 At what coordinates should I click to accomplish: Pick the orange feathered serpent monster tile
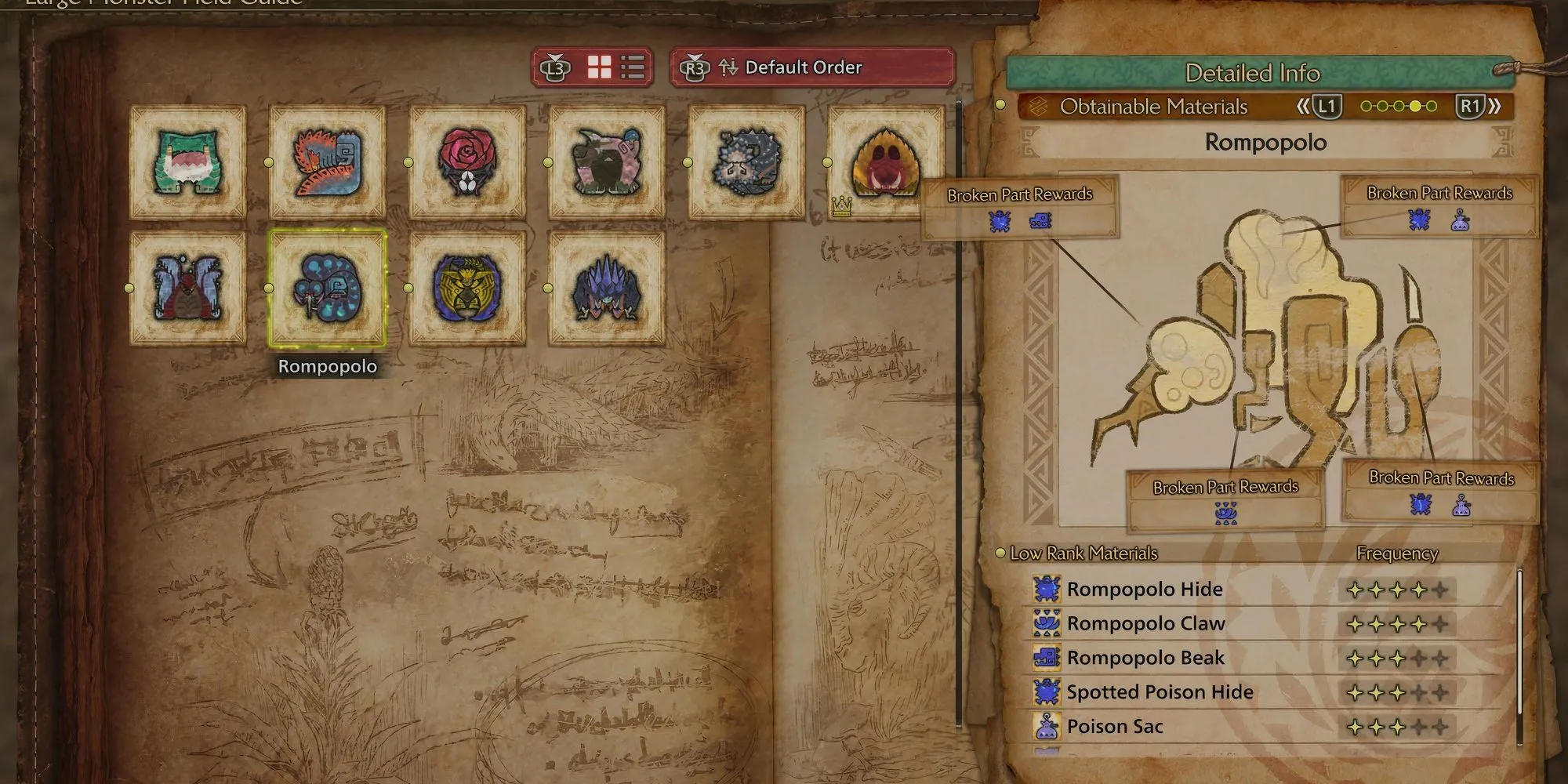(x=328, y=162)
